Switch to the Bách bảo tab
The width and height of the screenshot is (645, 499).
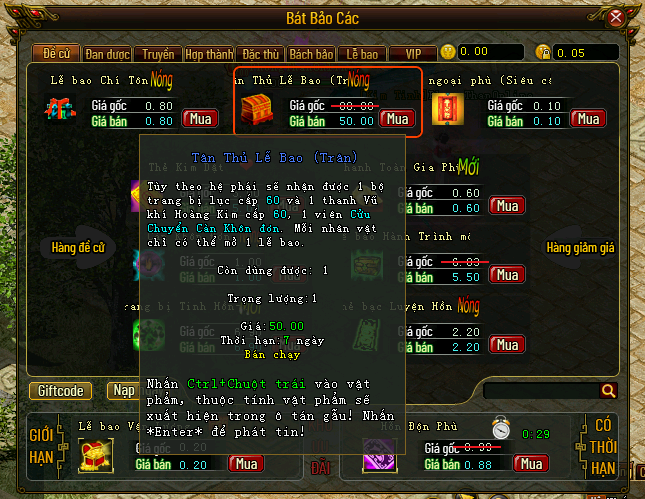311,53
